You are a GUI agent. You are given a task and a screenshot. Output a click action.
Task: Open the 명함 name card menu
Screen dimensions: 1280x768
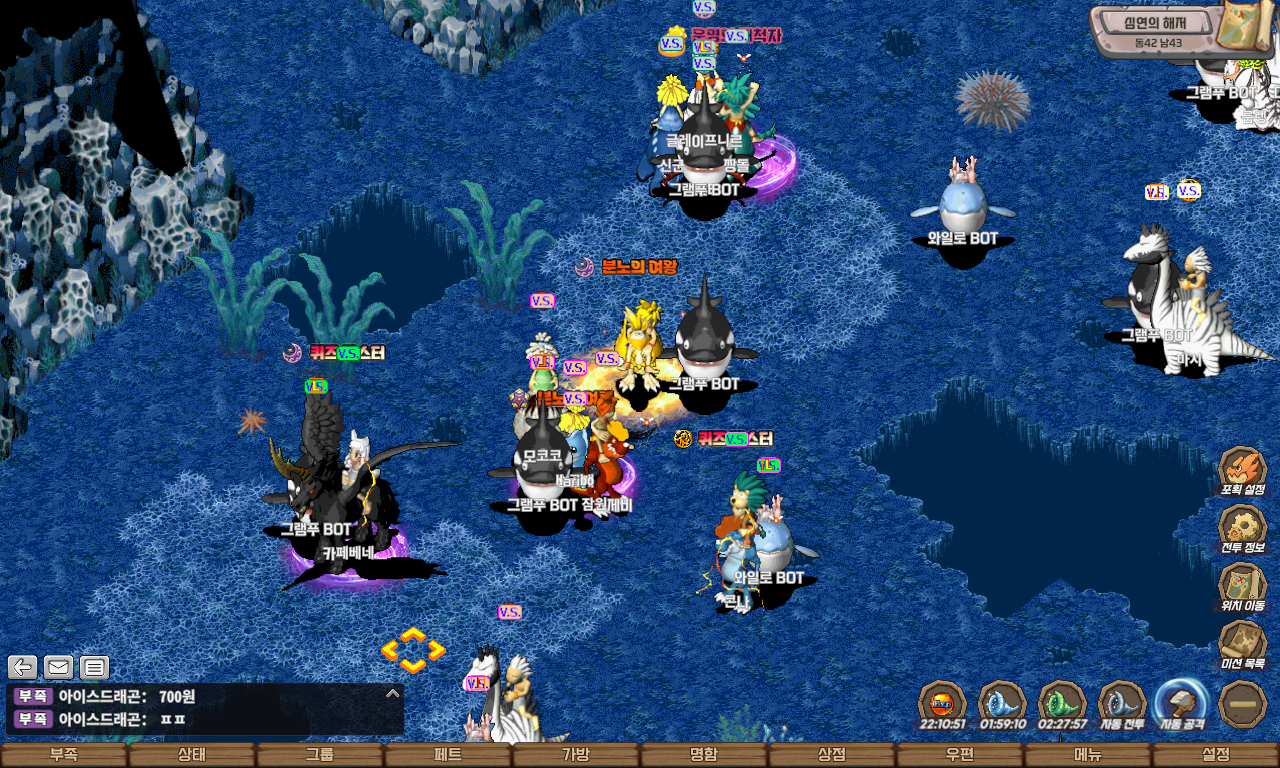703,755
